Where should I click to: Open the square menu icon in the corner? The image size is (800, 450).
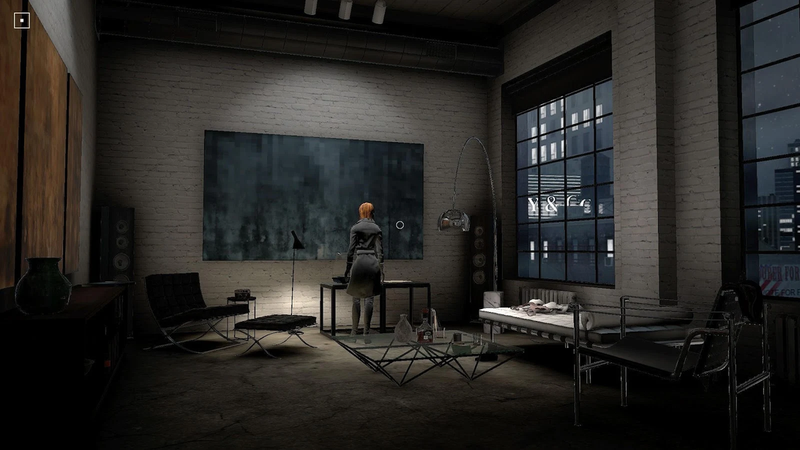pos(22,19)
